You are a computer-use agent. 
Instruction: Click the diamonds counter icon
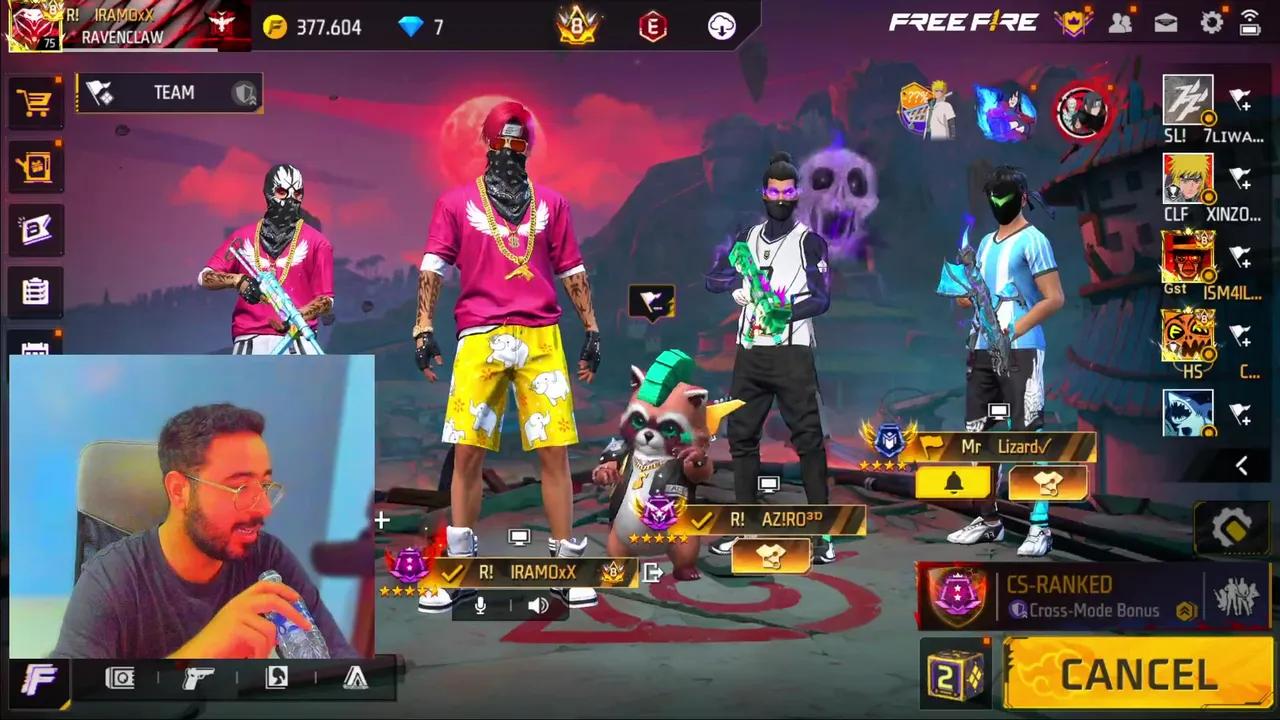click(x=411, y=27)
